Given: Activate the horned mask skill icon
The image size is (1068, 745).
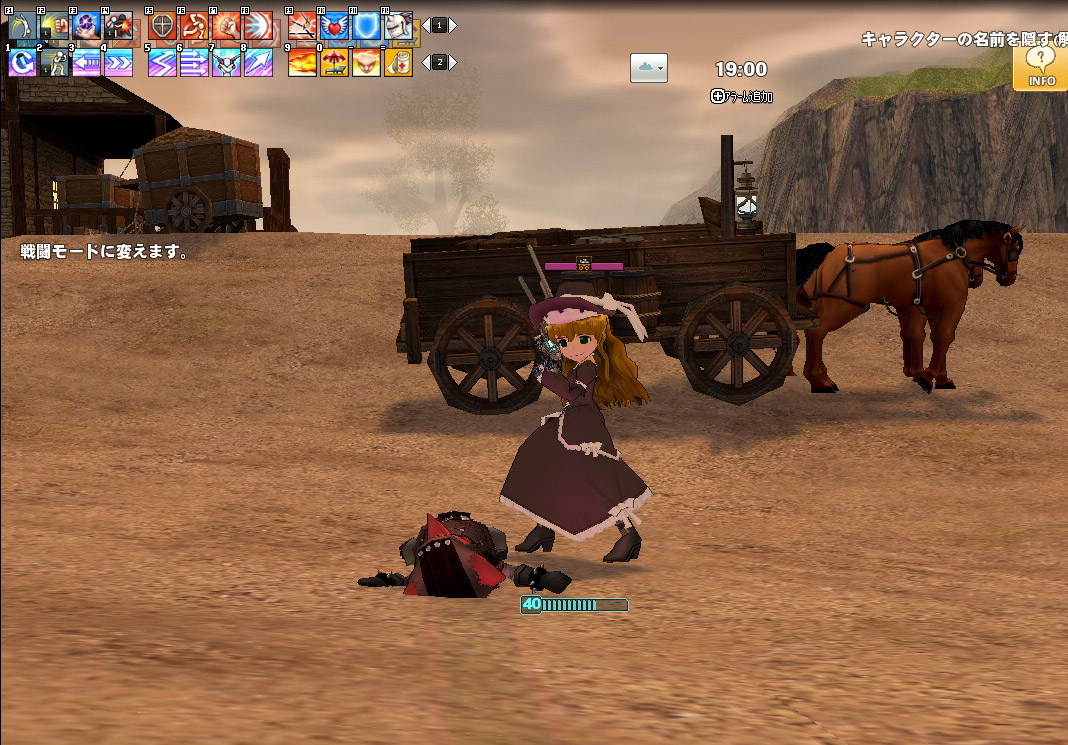Looking at the screenshot, I should tap(226, 63).
